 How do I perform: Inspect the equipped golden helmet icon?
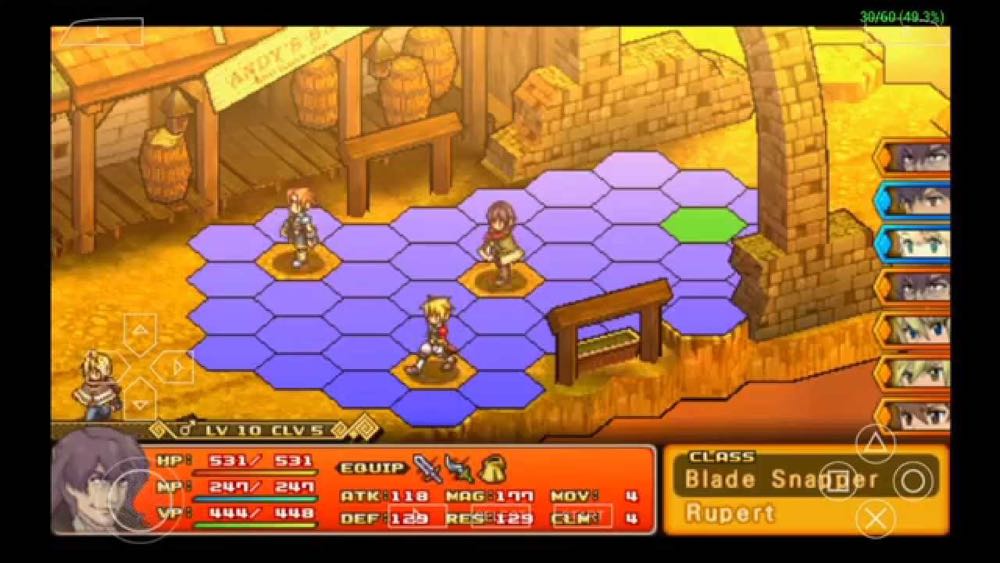pyautogui.click(x=492, y=468)
